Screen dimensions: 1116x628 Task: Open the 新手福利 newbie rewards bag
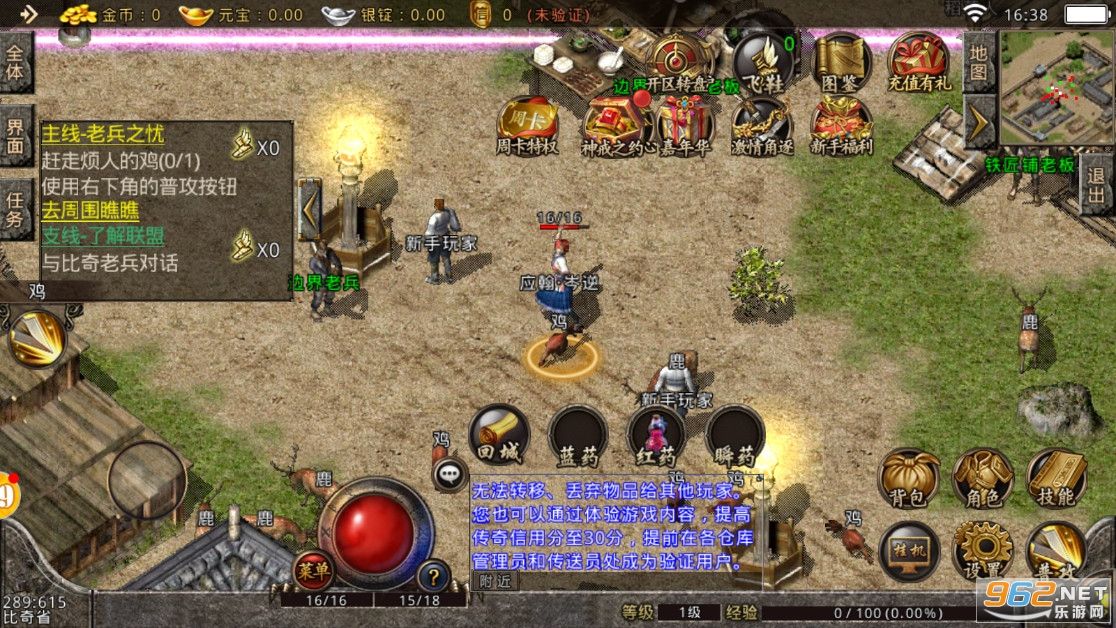click(840, 122)
